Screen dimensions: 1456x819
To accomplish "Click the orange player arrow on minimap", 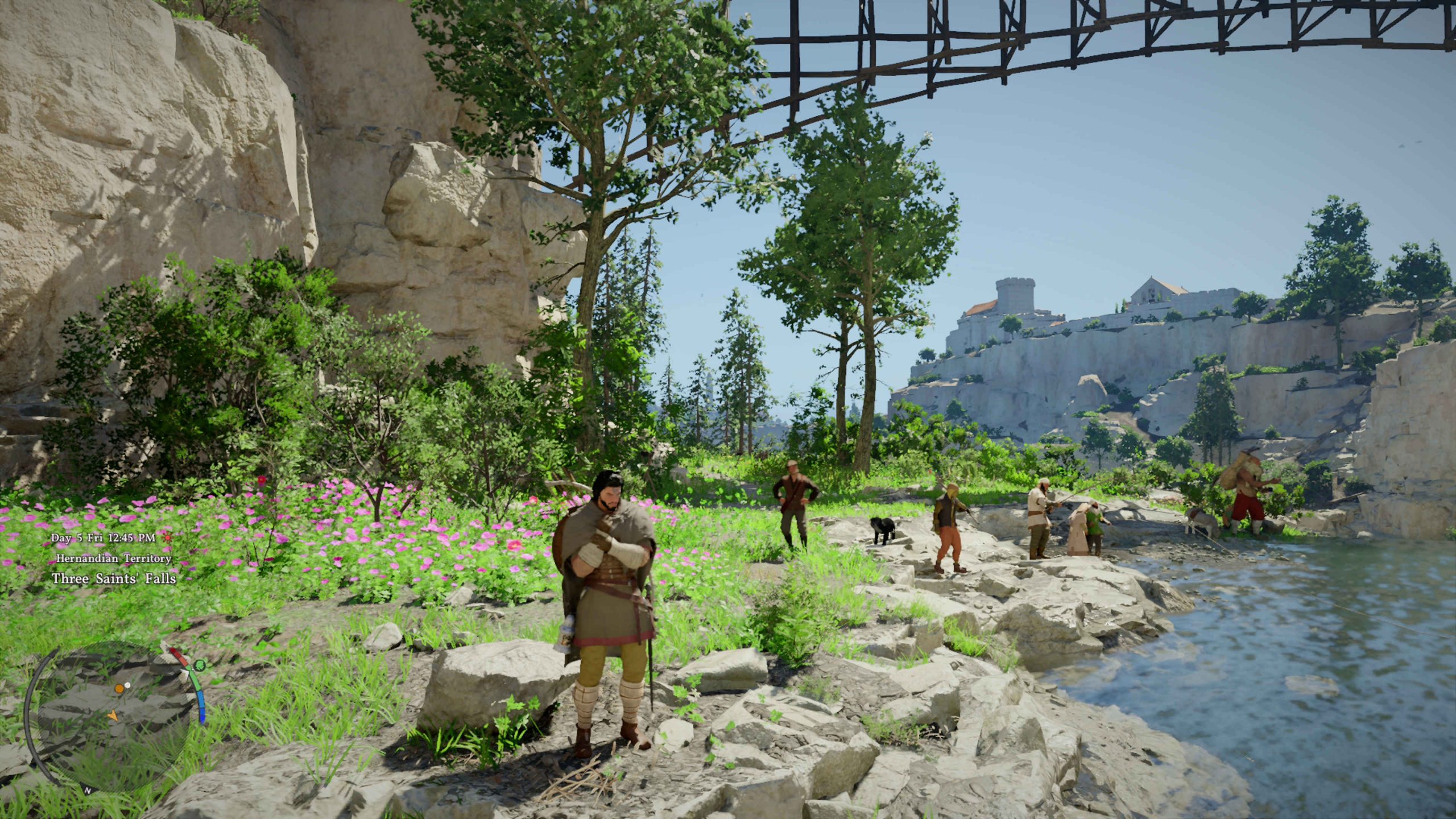I will tap(113, 715).
